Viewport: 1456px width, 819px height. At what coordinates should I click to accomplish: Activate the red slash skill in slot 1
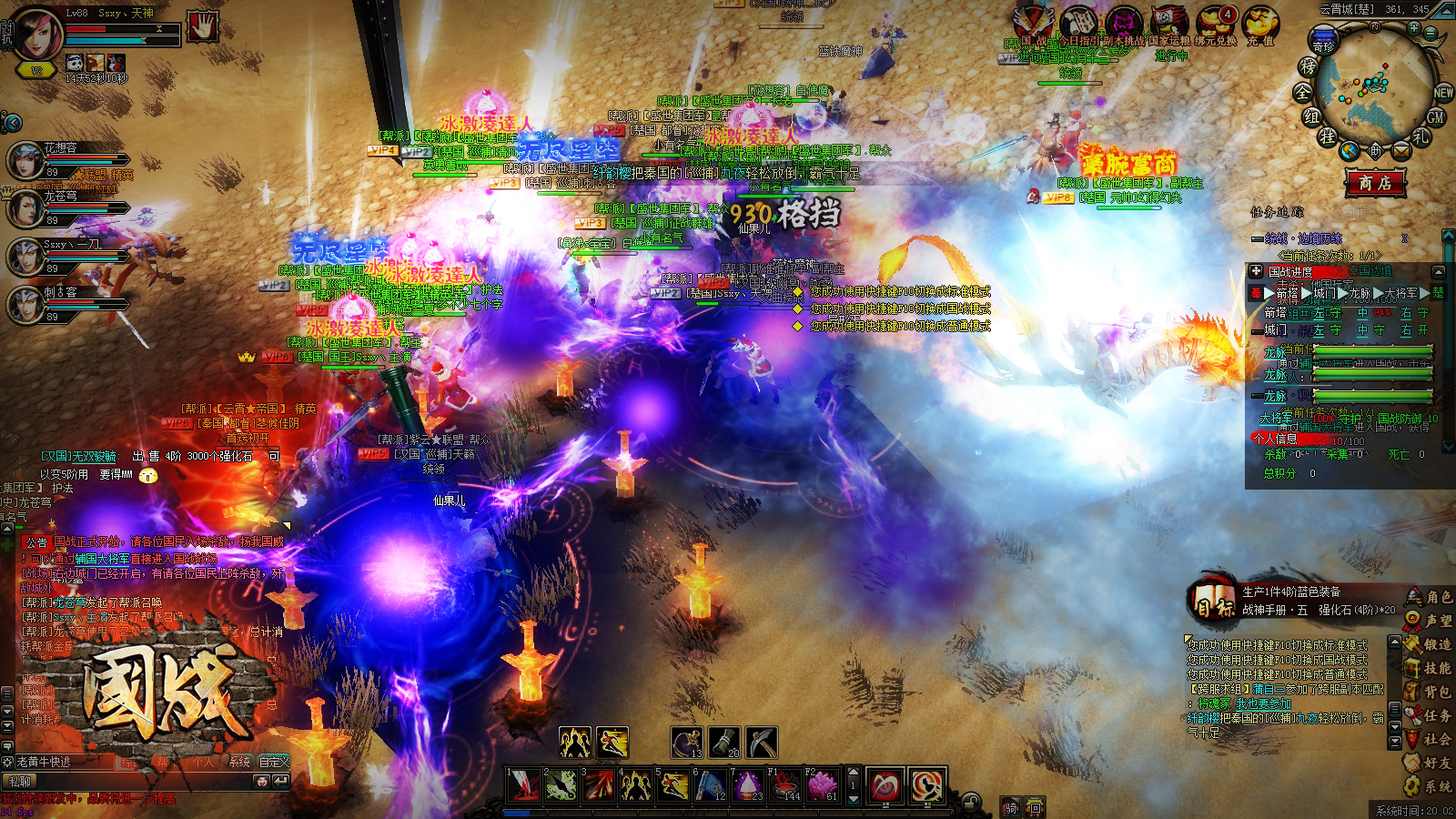[522, 785]
